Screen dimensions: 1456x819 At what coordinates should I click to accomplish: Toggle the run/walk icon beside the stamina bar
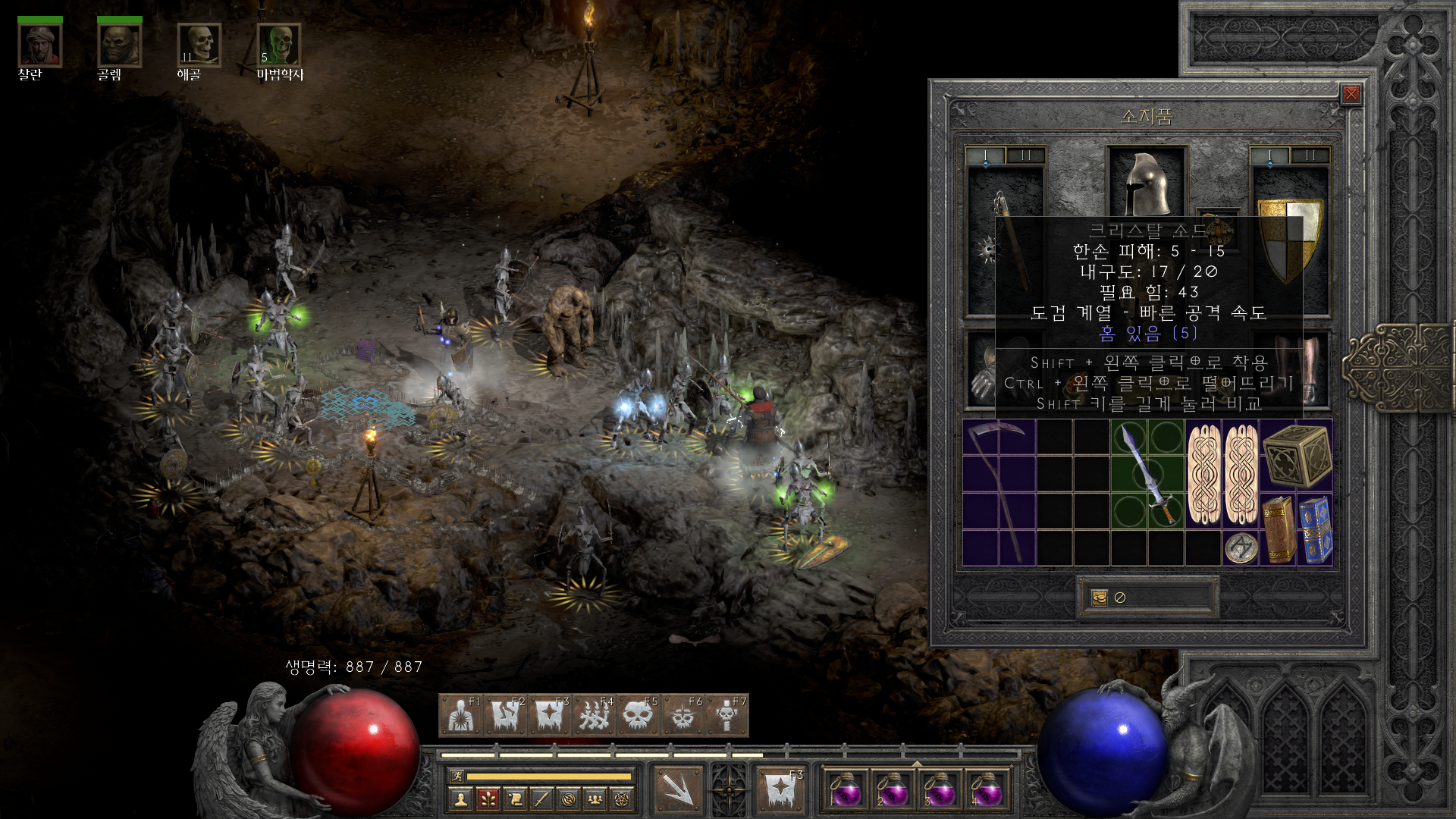(x=457, y=776)
